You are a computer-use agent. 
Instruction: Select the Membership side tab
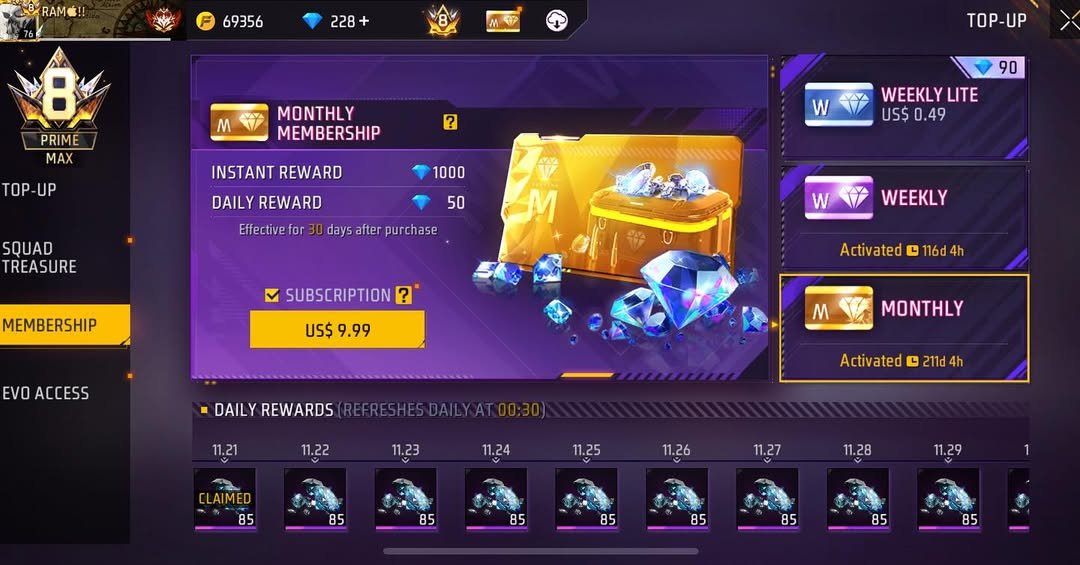(55, 325)
